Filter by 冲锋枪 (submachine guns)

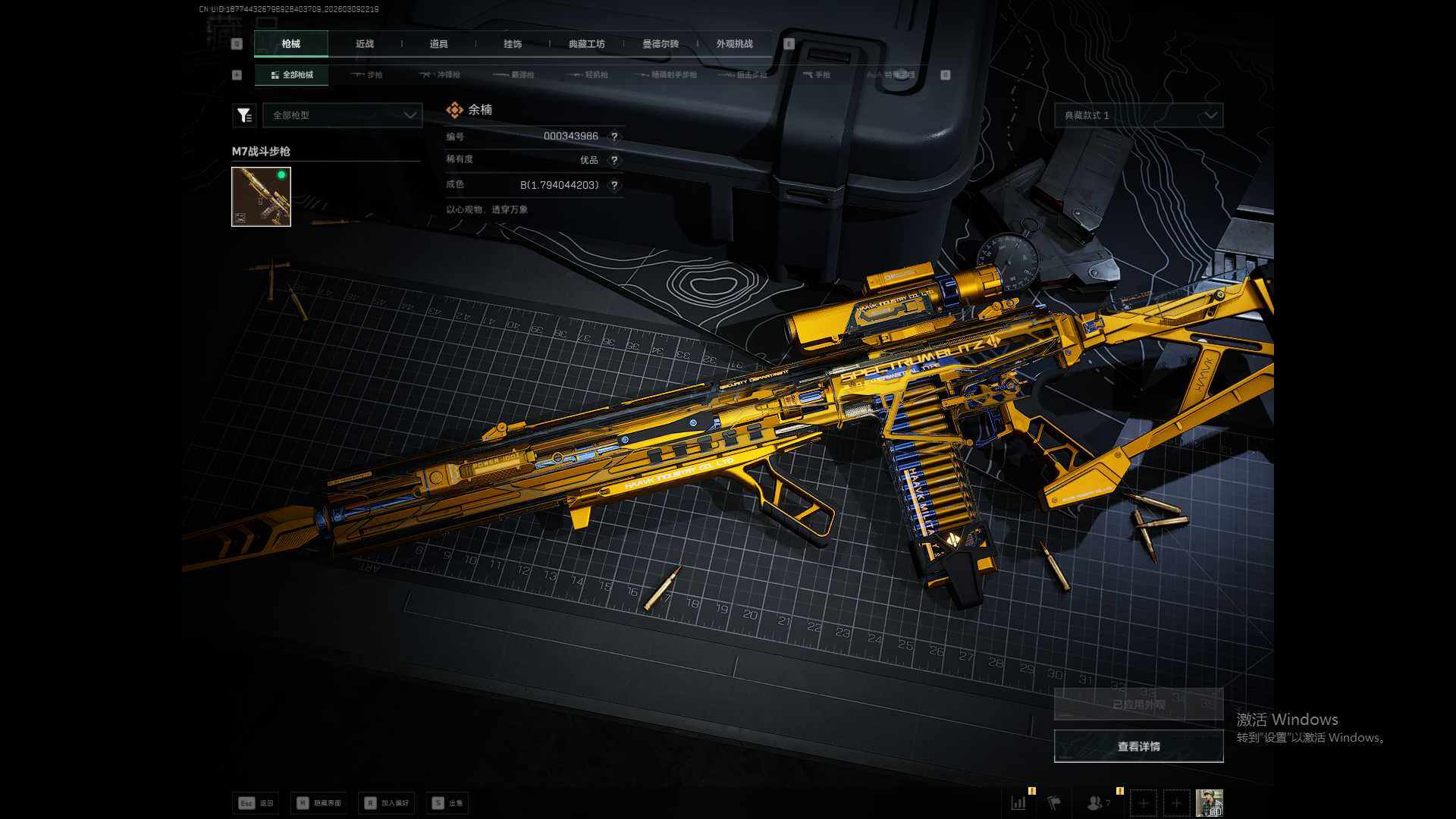point(441,75)
